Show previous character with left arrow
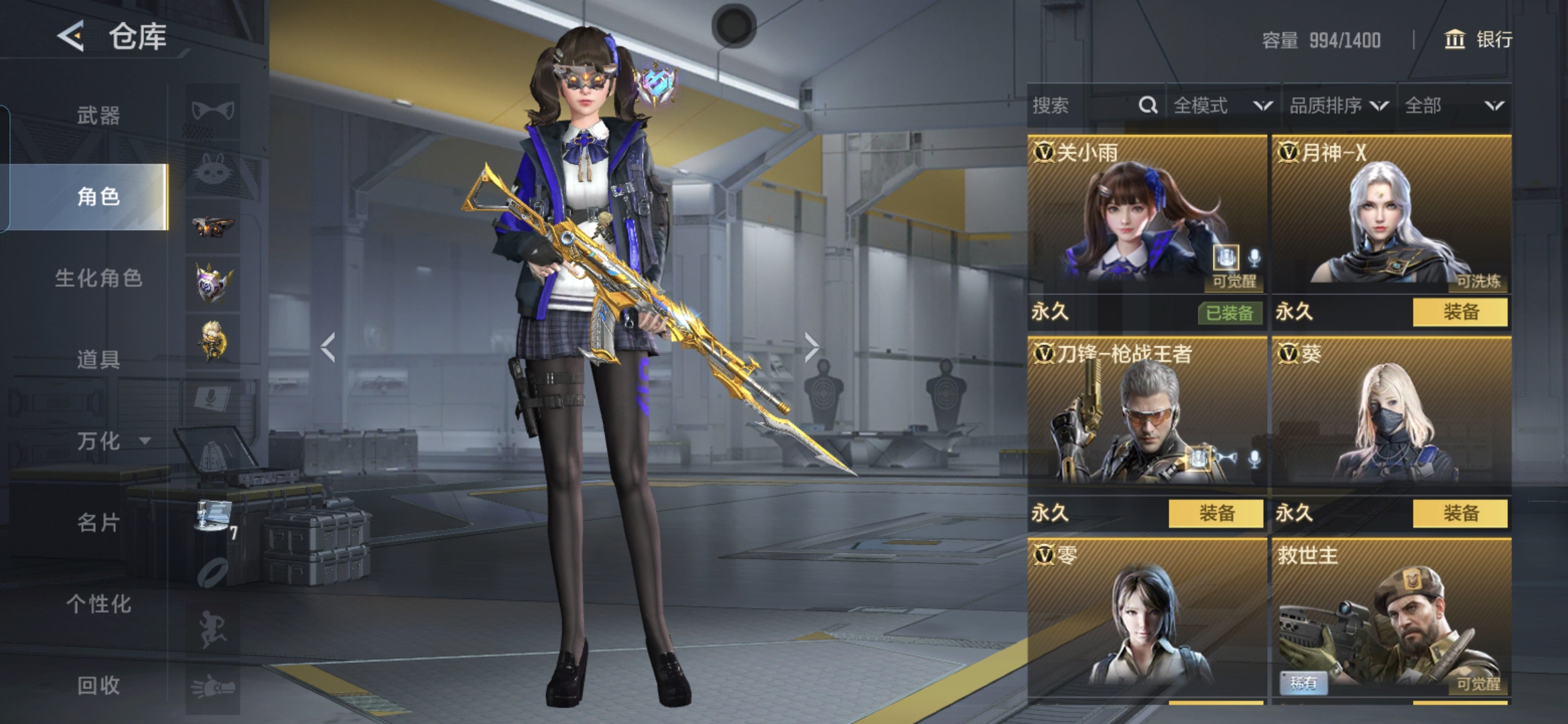The height and width of the screenshot is (724, 1568). click(x=328, y=347)
